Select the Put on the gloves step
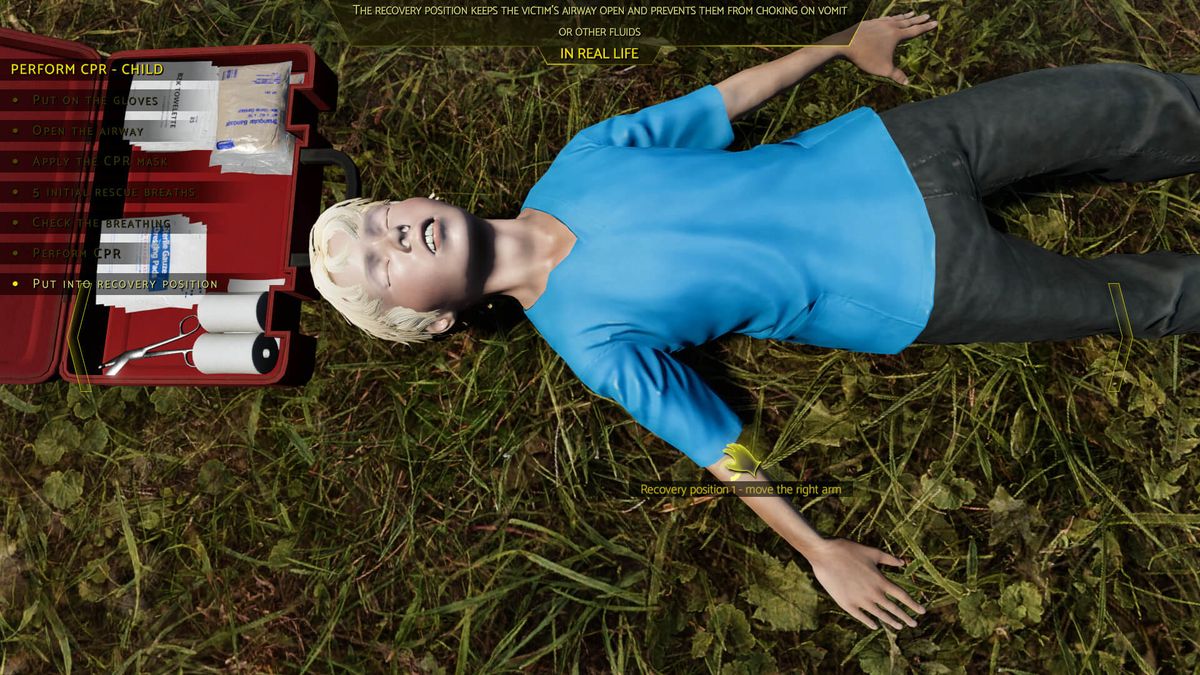The height and width of the screenshot is (675, 1200). click(95, 101)
